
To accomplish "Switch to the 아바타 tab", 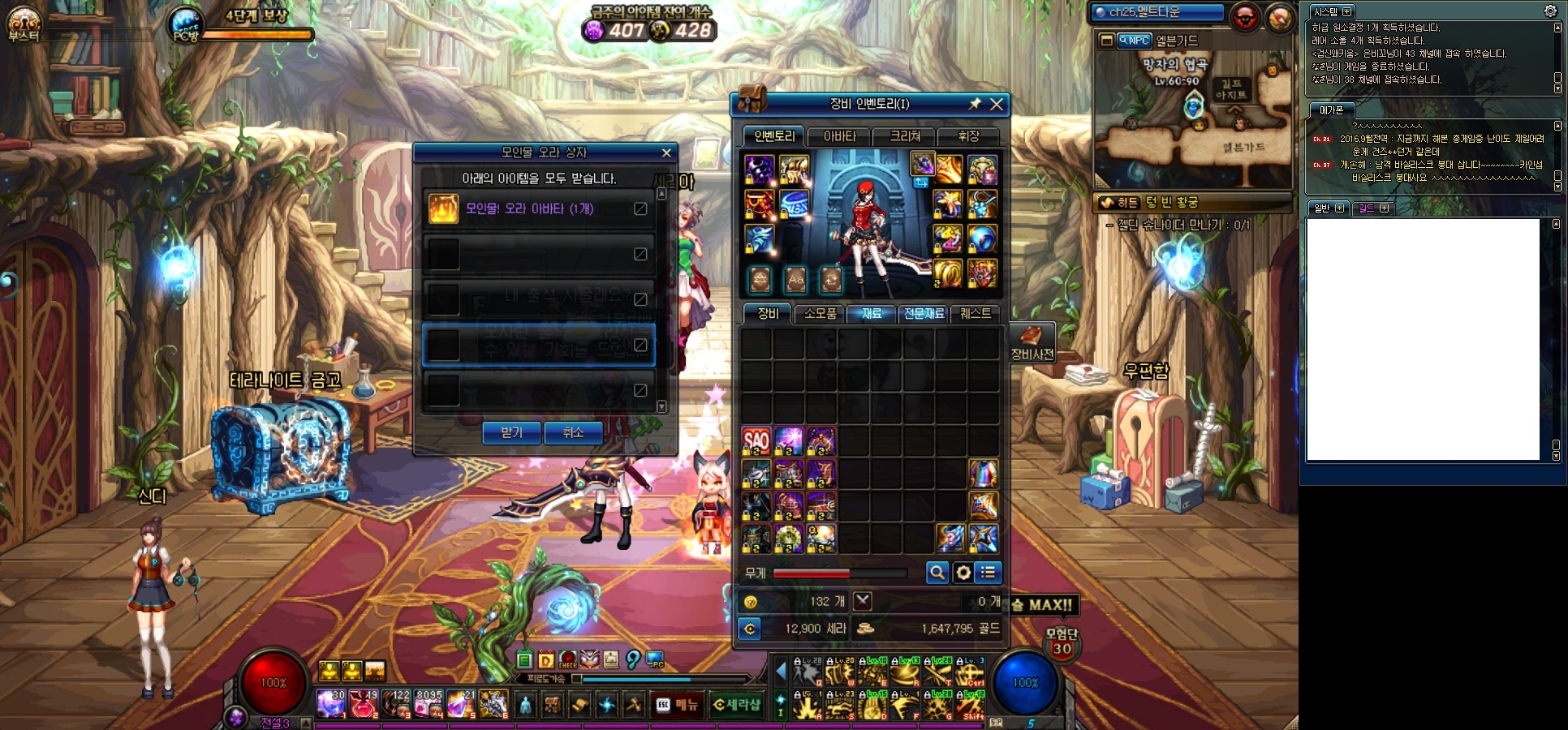I will [839, 136].
